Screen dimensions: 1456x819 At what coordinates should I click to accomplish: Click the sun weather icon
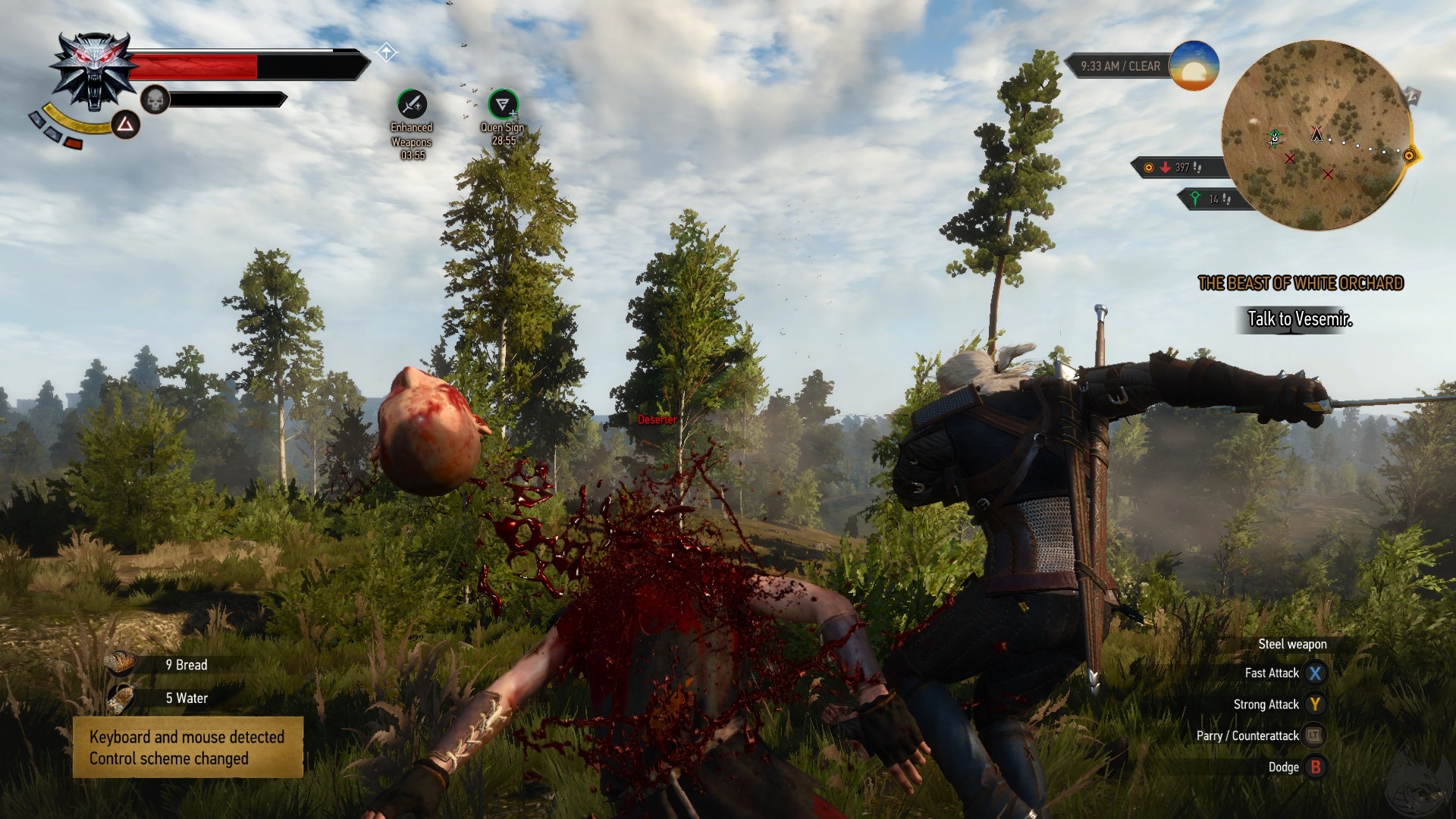pos(1194,66)
